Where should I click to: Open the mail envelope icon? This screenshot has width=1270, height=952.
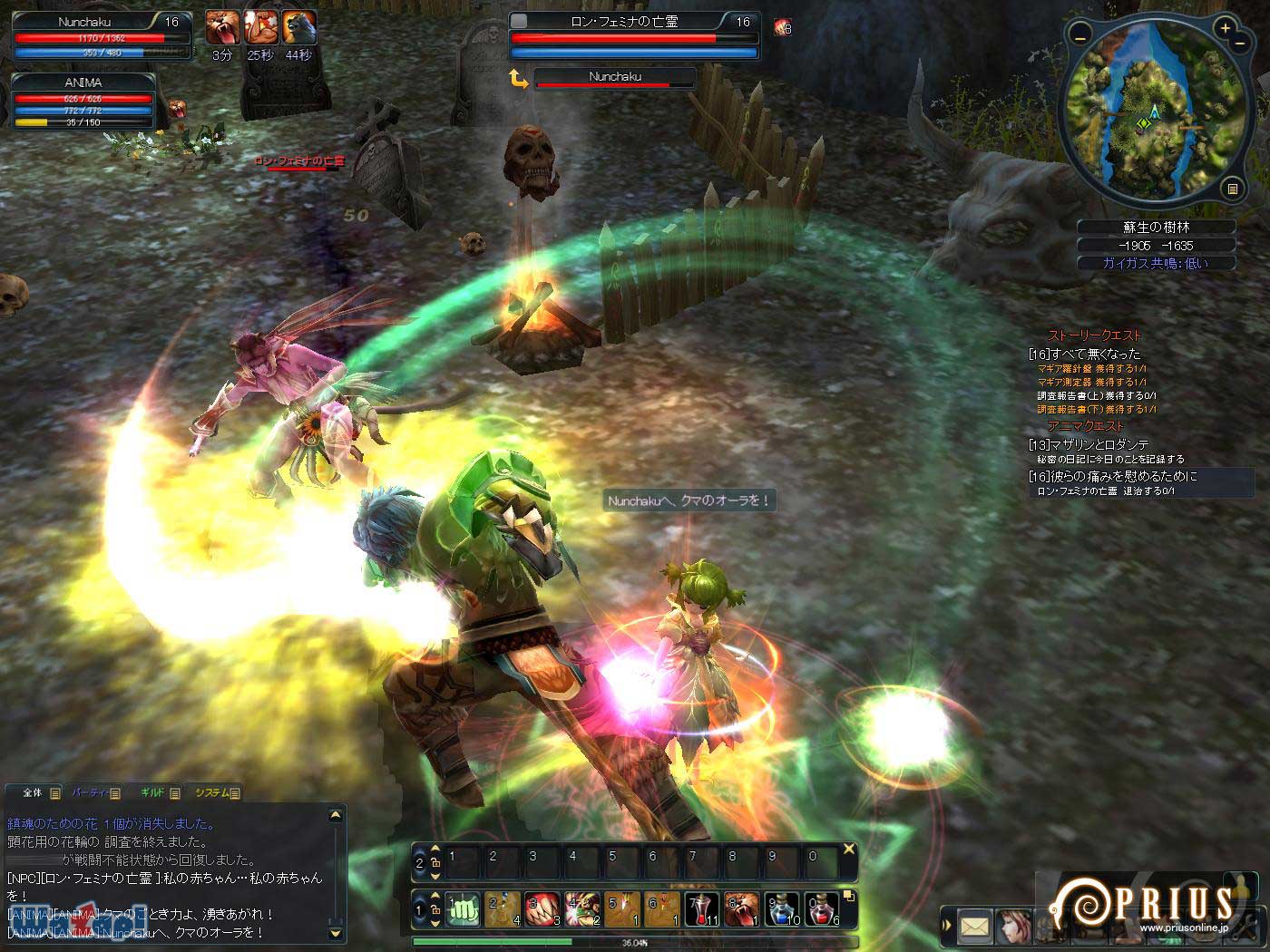[x=974, y=927]
